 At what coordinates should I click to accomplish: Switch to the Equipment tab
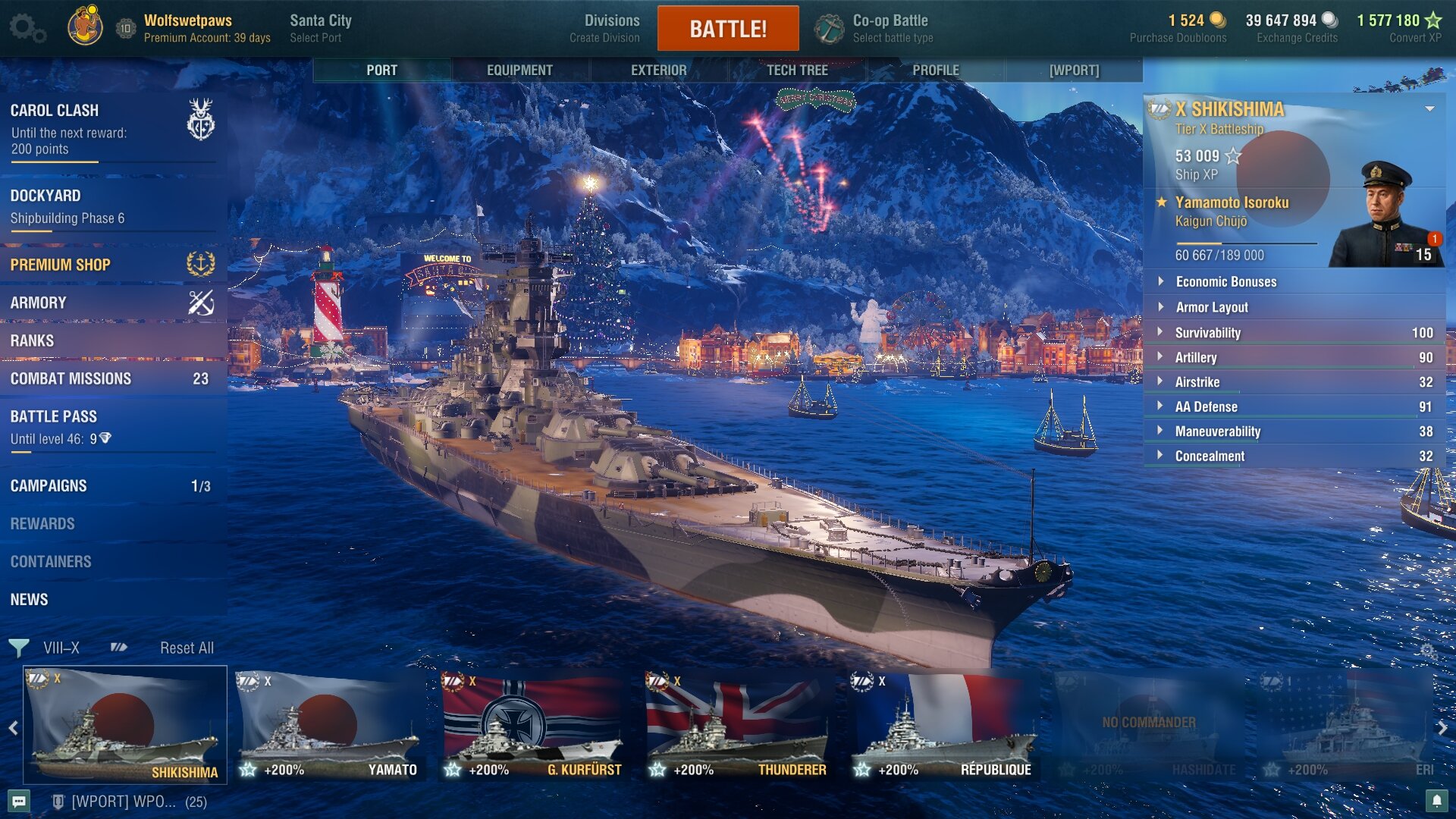click(519, 70)
